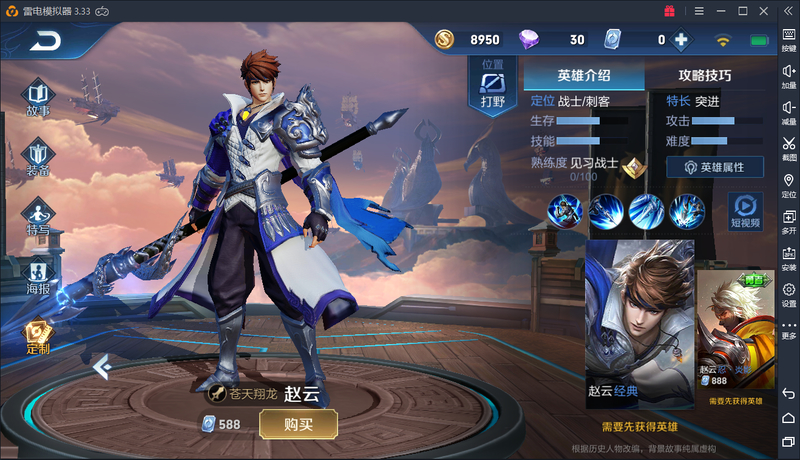This screenshot has width=800, height=460.
Task: Buy the hero with 购买 button
Action: (298, 424)
